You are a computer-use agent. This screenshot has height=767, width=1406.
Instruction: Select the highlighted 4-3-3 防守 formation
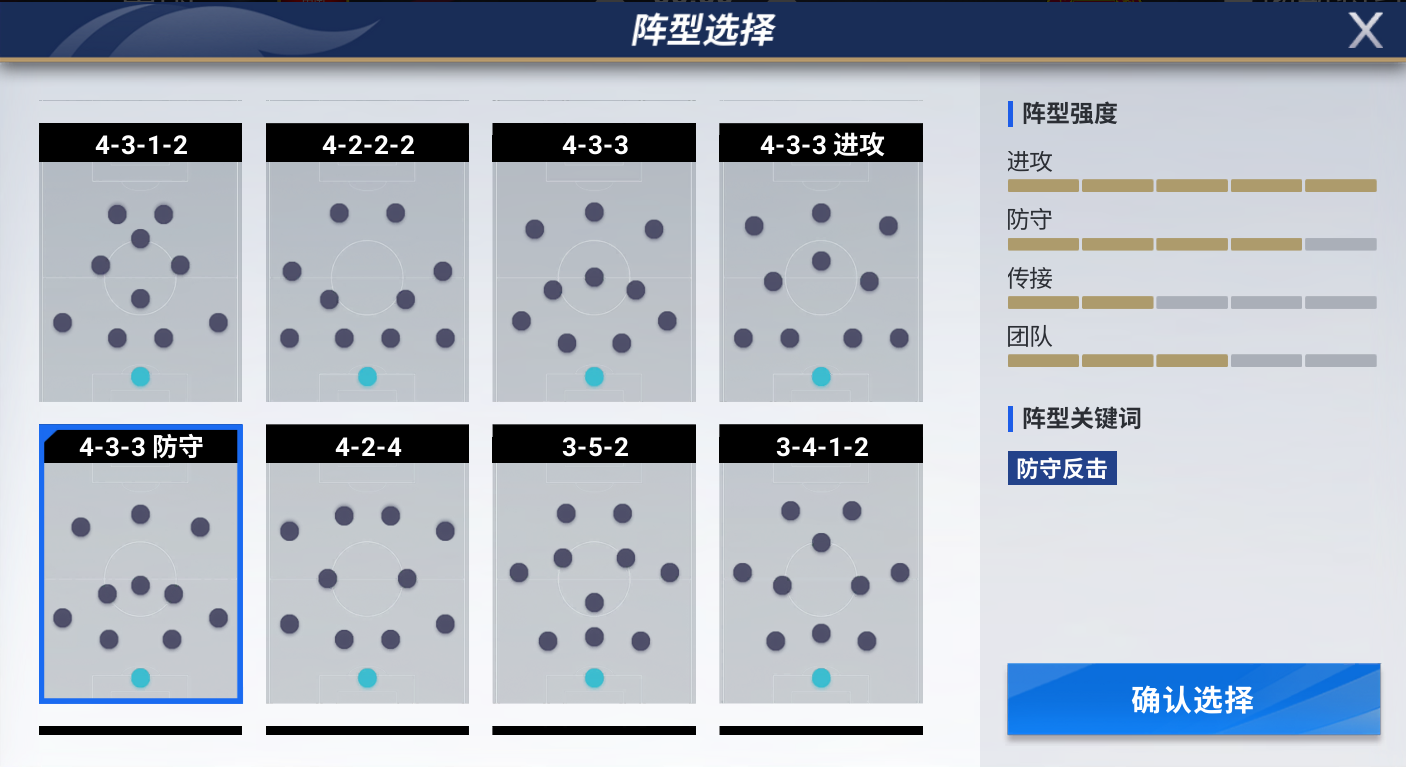coord(140,565)
